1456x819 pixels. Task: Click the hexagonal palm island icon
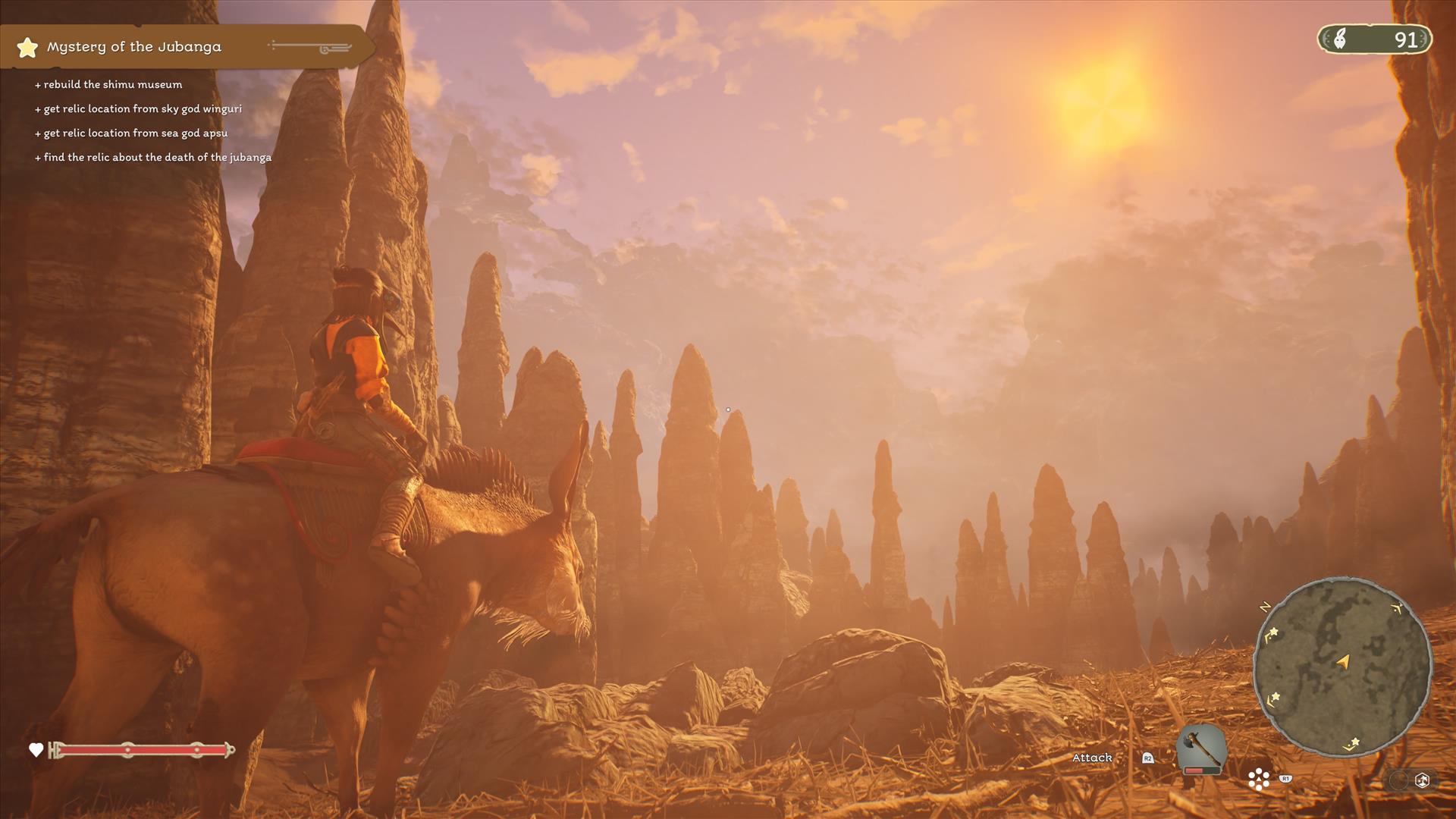point(1422,780)
